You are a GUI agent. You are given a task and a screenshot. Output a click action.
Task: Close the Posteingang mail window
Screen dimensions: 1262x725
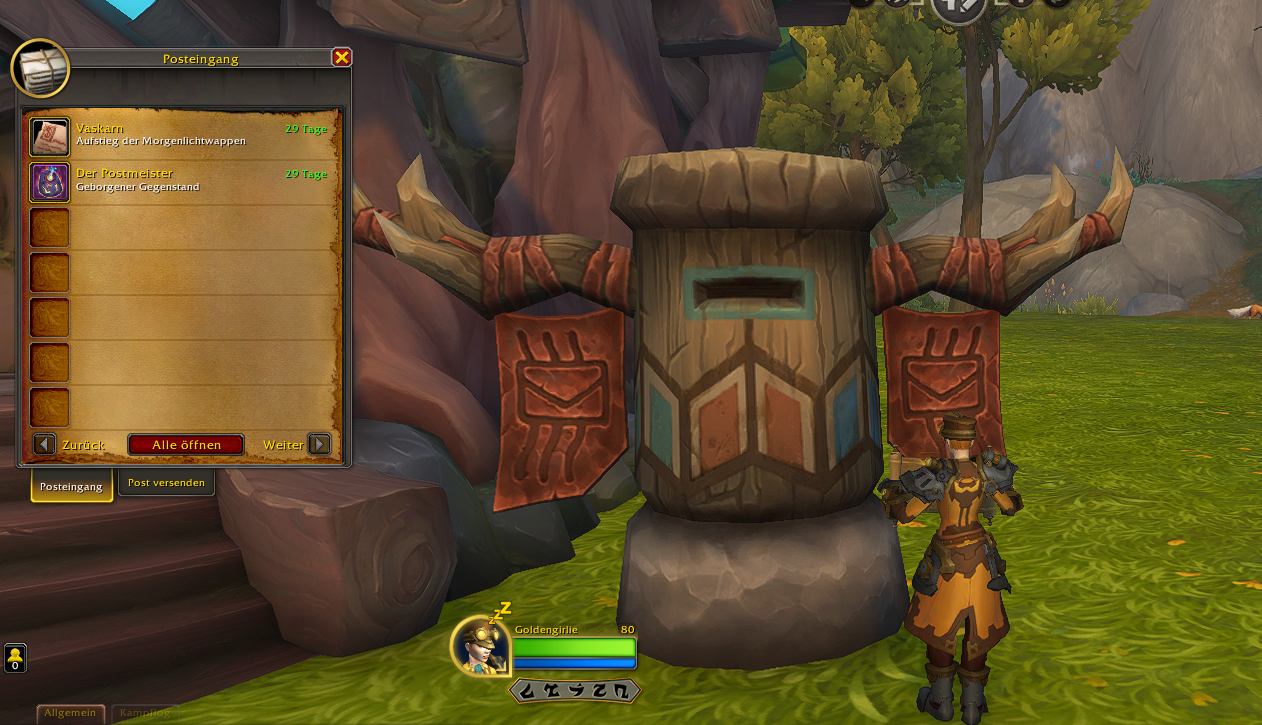[x=342, y=58]
